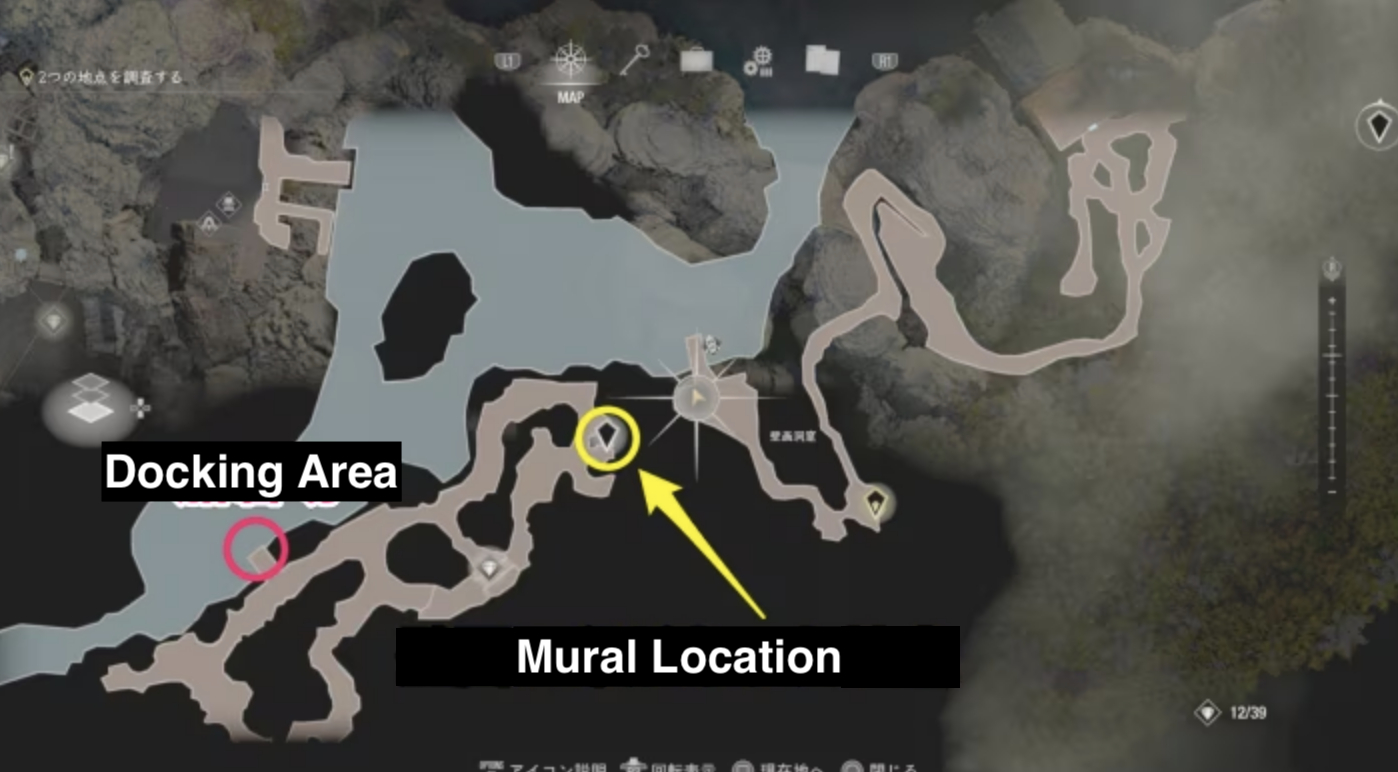Open the Crafting gear icon in top bar
The width and height of the screenshot is (1398, 772).
[756, 60]
